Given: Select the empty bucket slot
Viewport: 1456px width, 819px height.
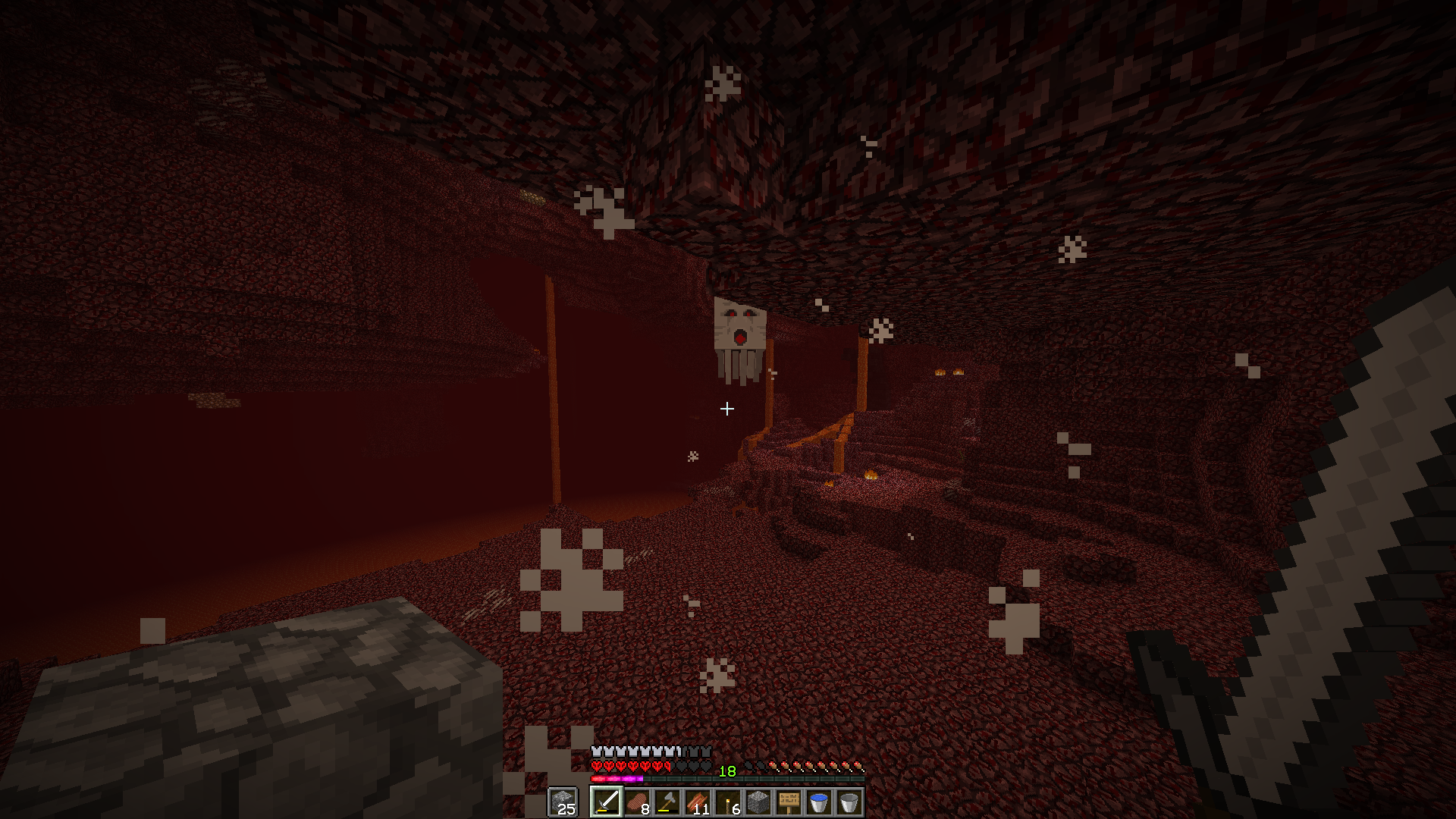Looking at the screenshot, I should tap(849, 802).
